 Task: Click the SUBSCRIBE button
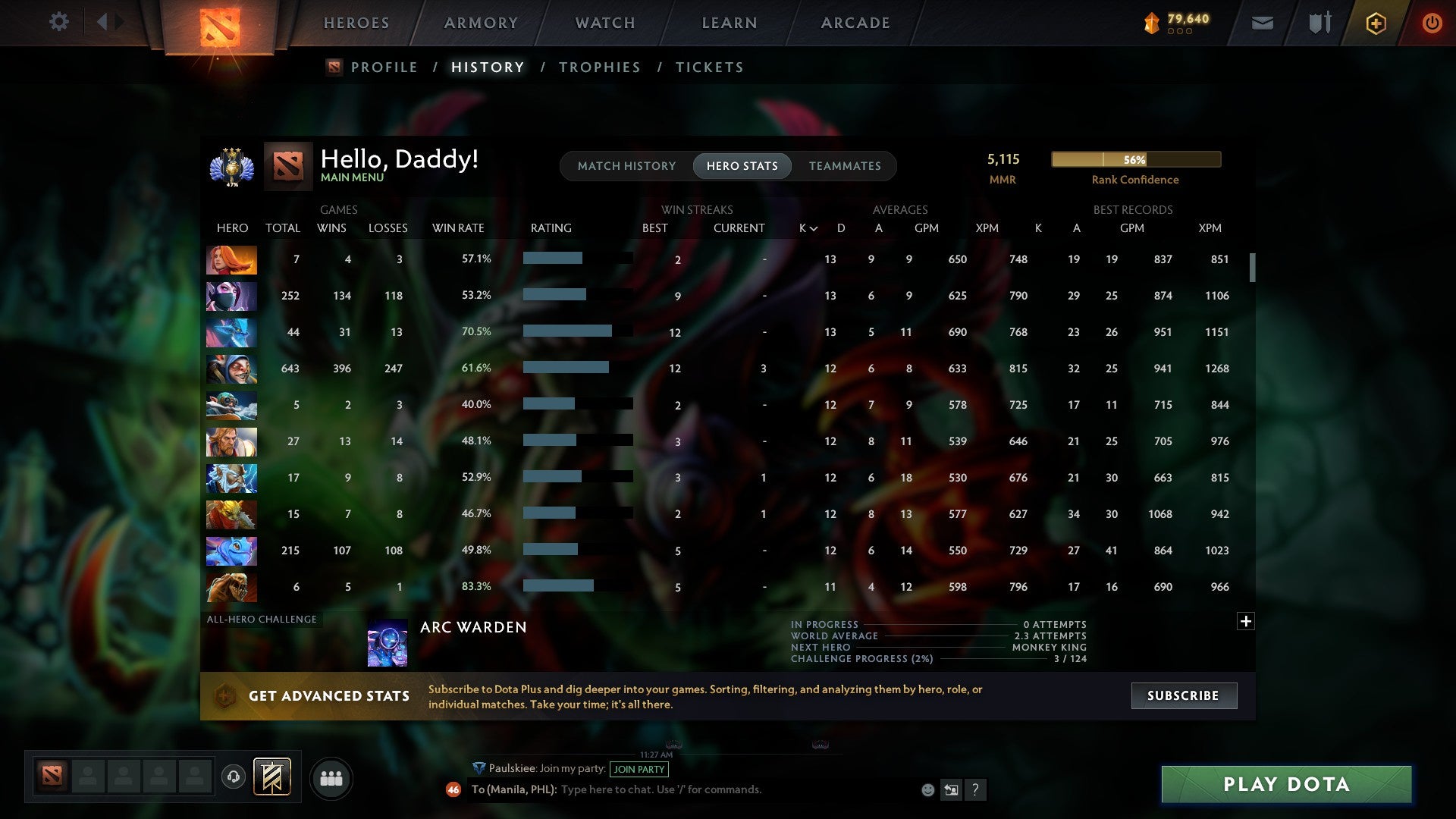[x=1183, y=695]
